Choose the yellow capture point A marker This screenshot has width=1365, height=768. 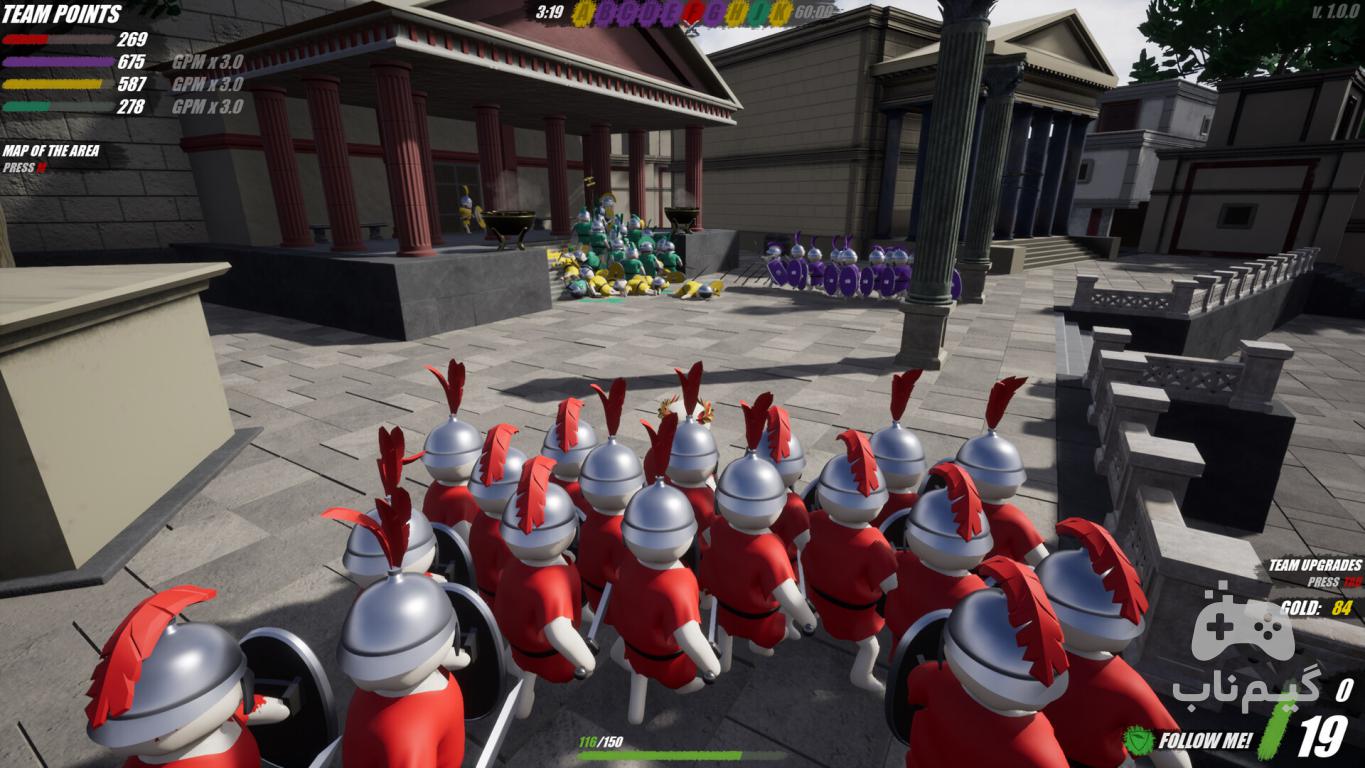pos(584,13)
